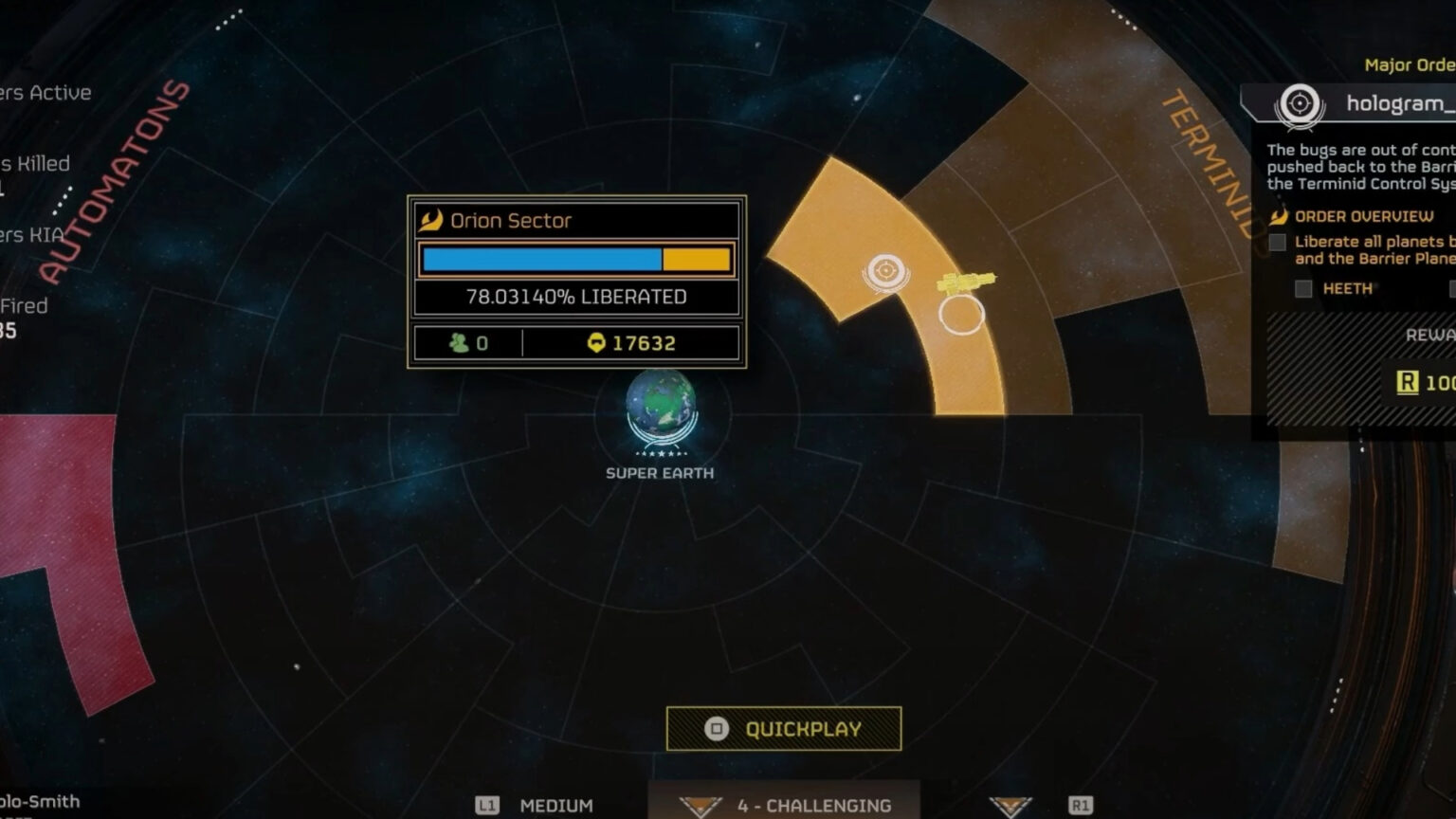Select the white circle planet marker
This screenshot has width=1456, height=819.
[x=961, y=315]
